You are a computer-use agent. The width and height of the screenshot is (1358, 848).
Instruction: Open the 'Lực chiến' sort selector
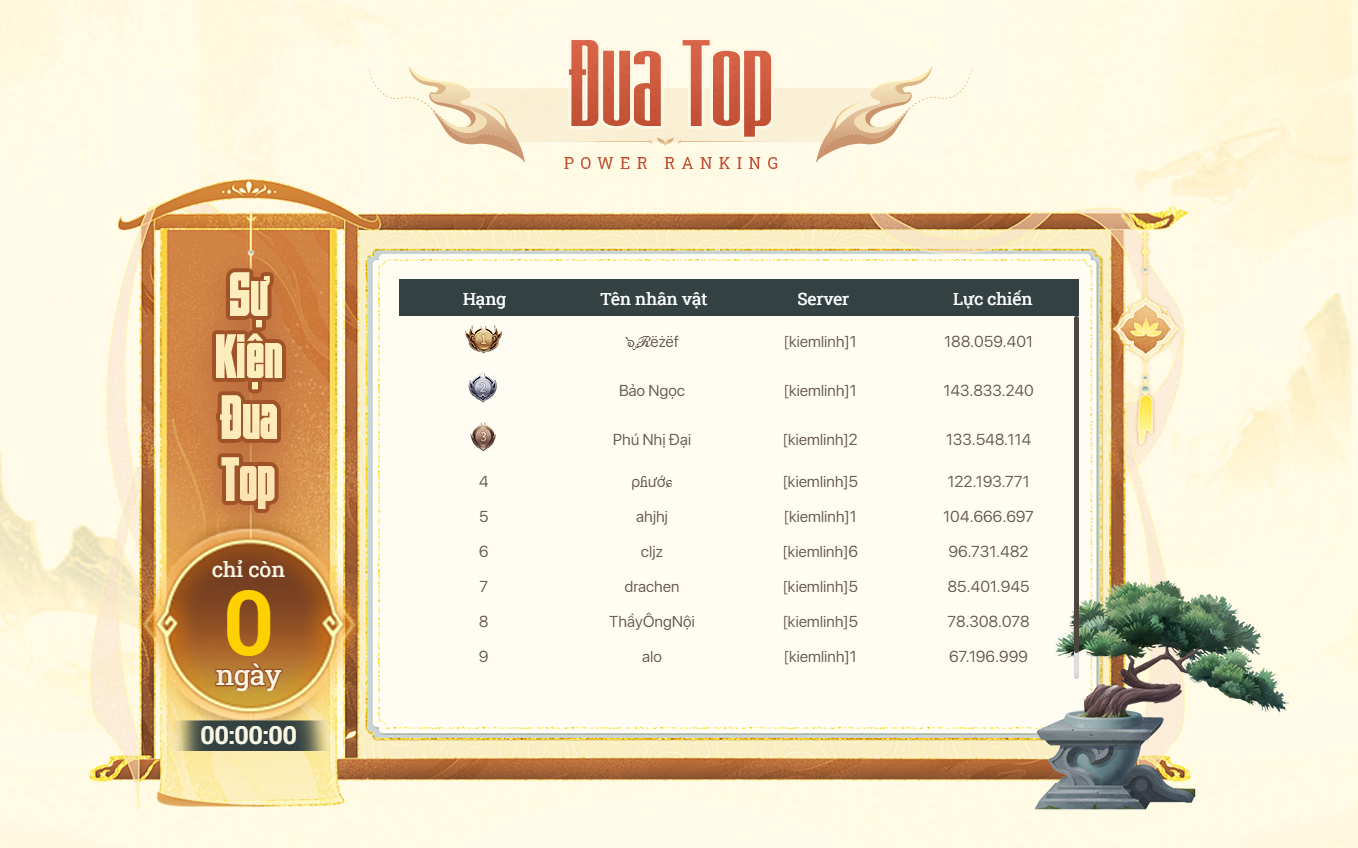(x=989, y=298)
